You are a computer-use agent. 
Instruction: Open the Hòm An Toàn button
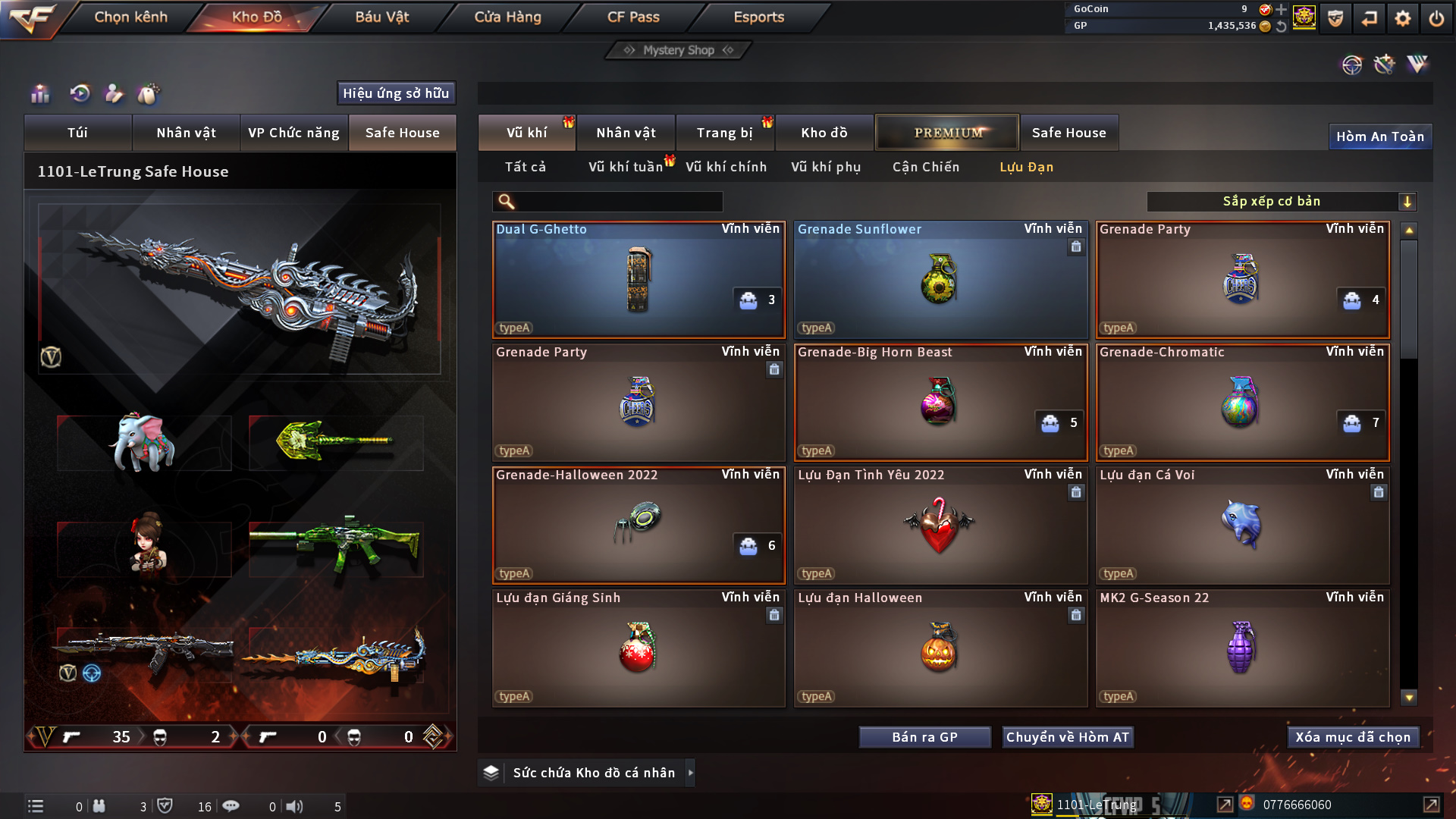coord(1379,136)
